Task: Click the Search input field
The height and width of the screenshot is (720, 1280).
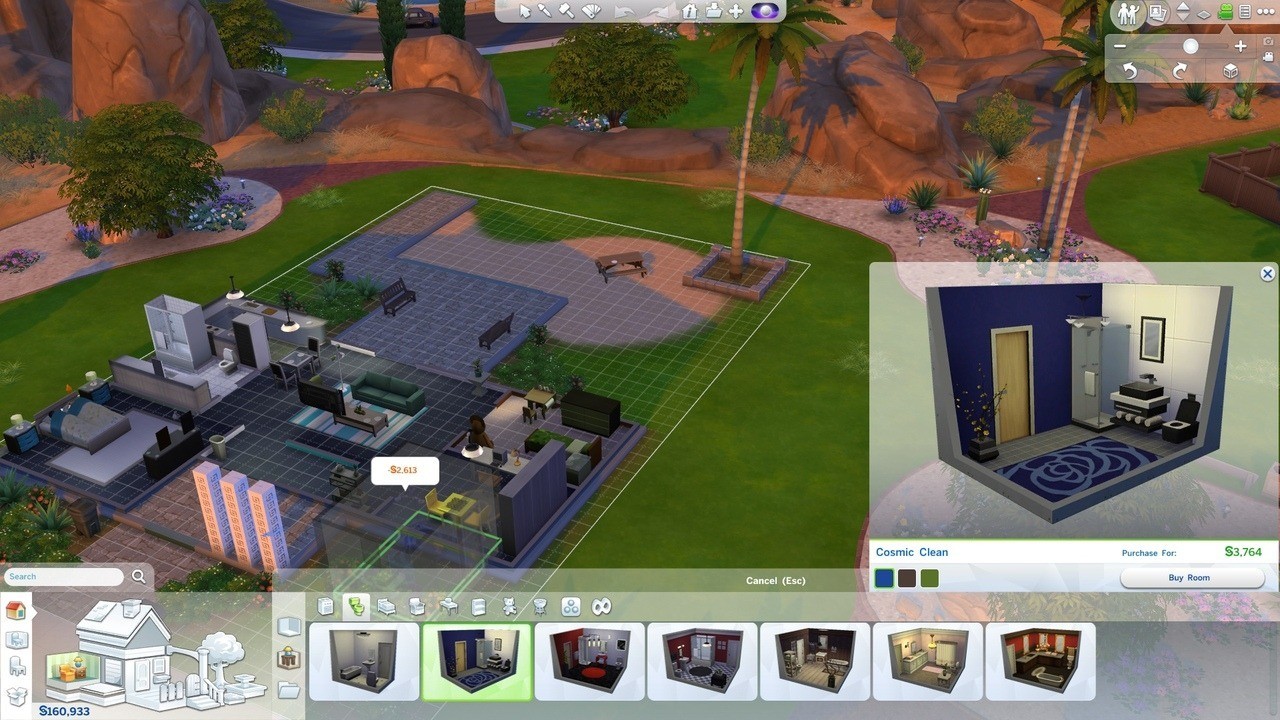Action: (x=63, y=576)
